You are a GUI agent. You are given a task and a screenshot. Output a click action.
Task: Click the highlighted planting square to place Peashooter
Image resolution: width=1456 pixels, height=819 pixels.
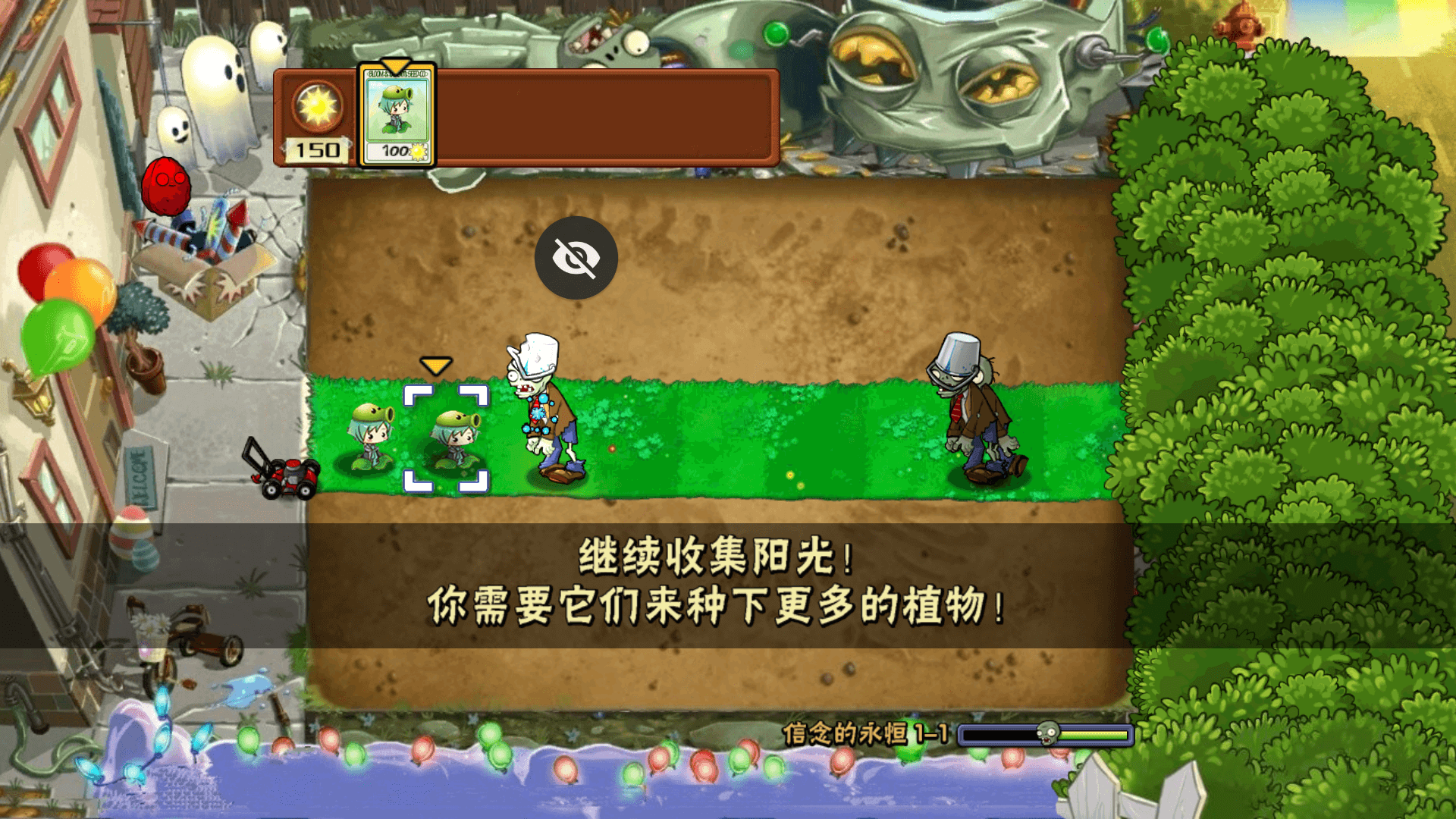click(447, 436)
